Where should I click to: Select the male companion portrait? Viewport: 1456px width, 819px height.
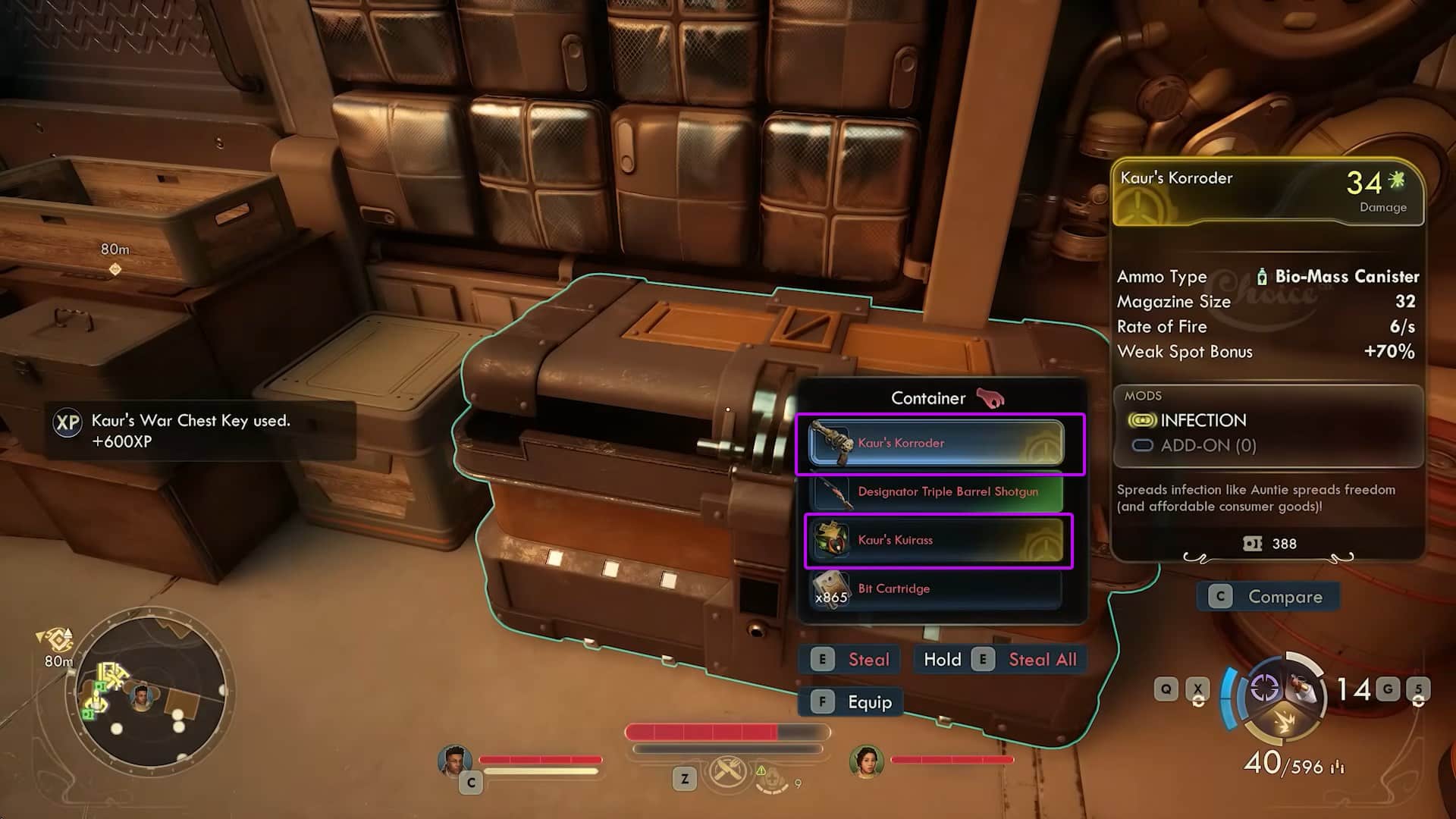(454, 761)
